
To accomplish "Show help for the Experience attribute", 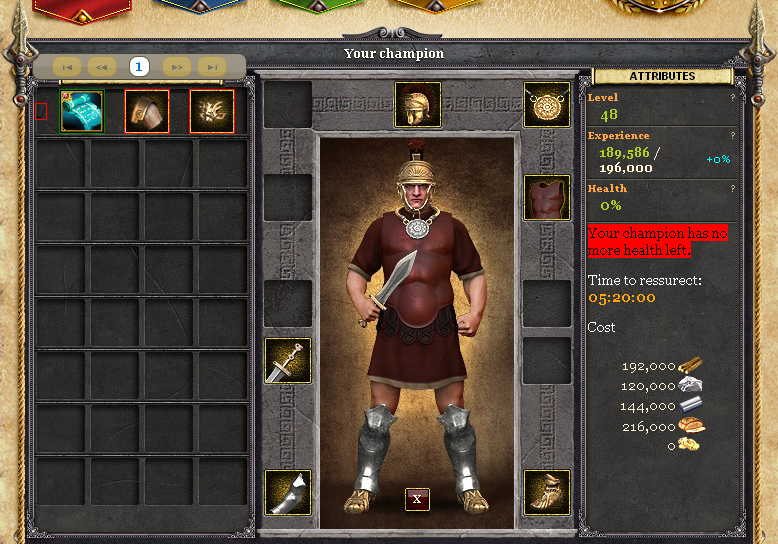I will pyautogui.click(x=732, y=135).
